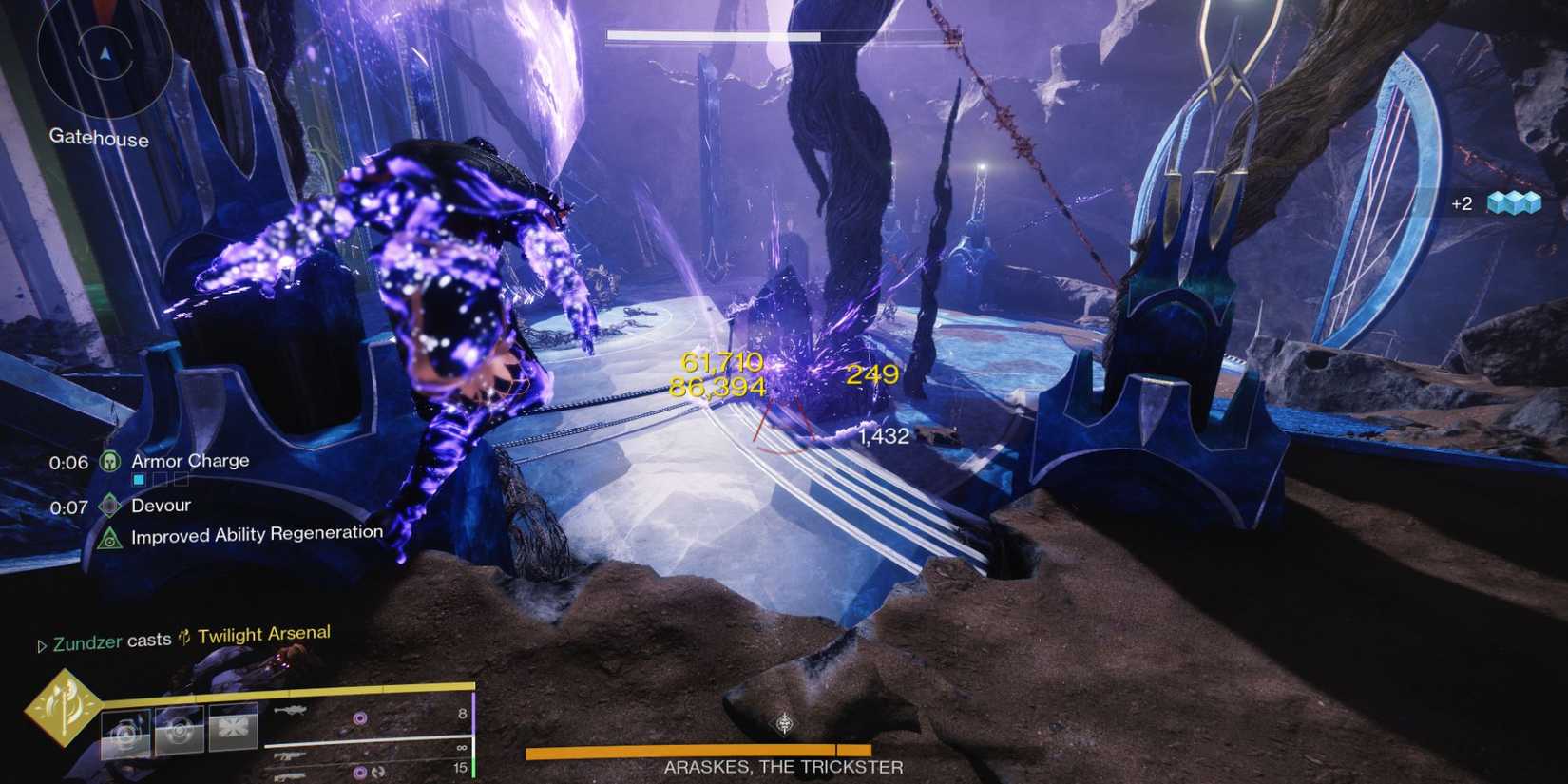
Task: Select the Twilight Arsenal icon in kill feed
Action: click(186, 631)
